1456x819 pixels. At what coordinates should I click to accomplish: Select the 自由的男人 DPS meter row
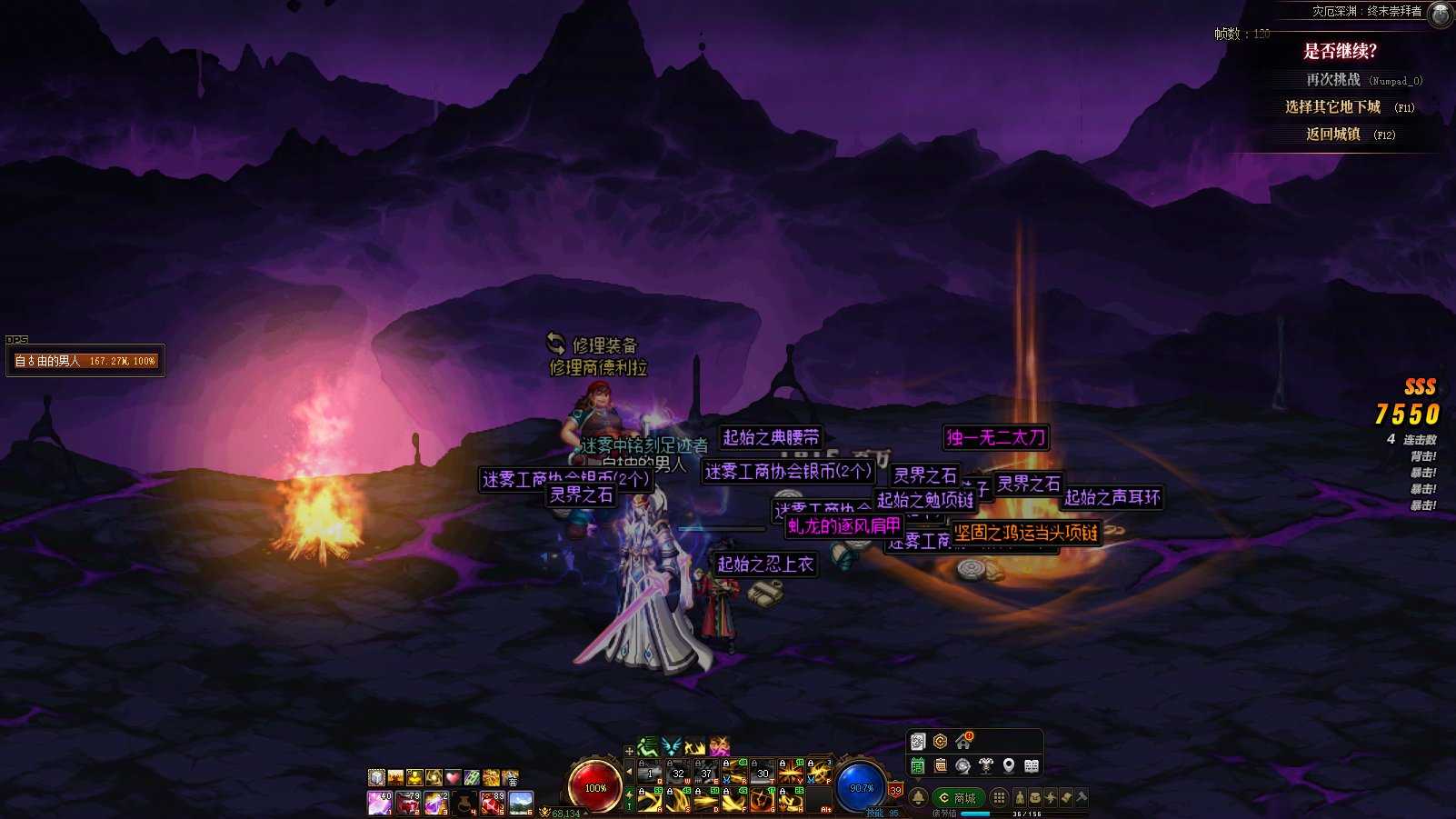[x=85, y=361]
